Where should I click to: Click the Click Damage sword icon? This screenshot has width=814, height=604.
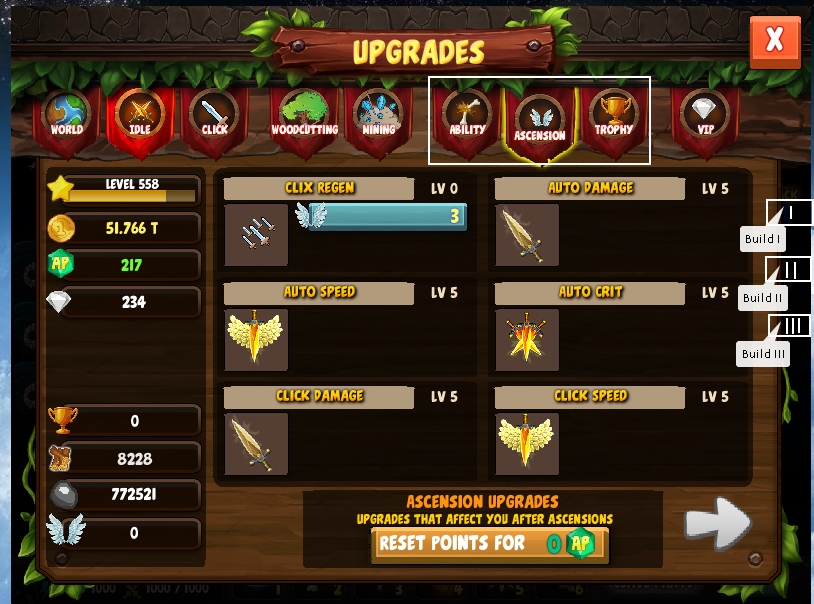pyautogui.click(x=256, y=443)
